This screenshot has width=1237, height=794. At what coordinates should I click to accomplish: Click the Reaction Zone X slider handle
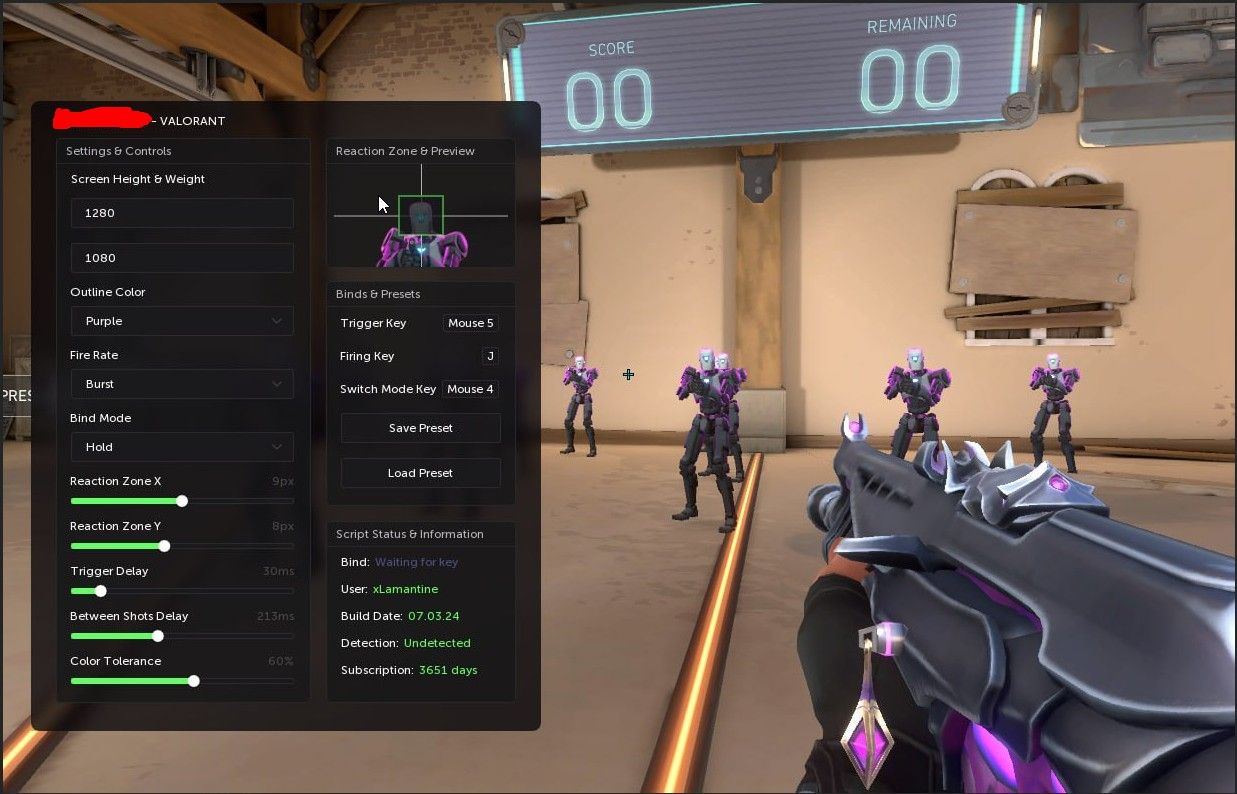pos(182,501)
